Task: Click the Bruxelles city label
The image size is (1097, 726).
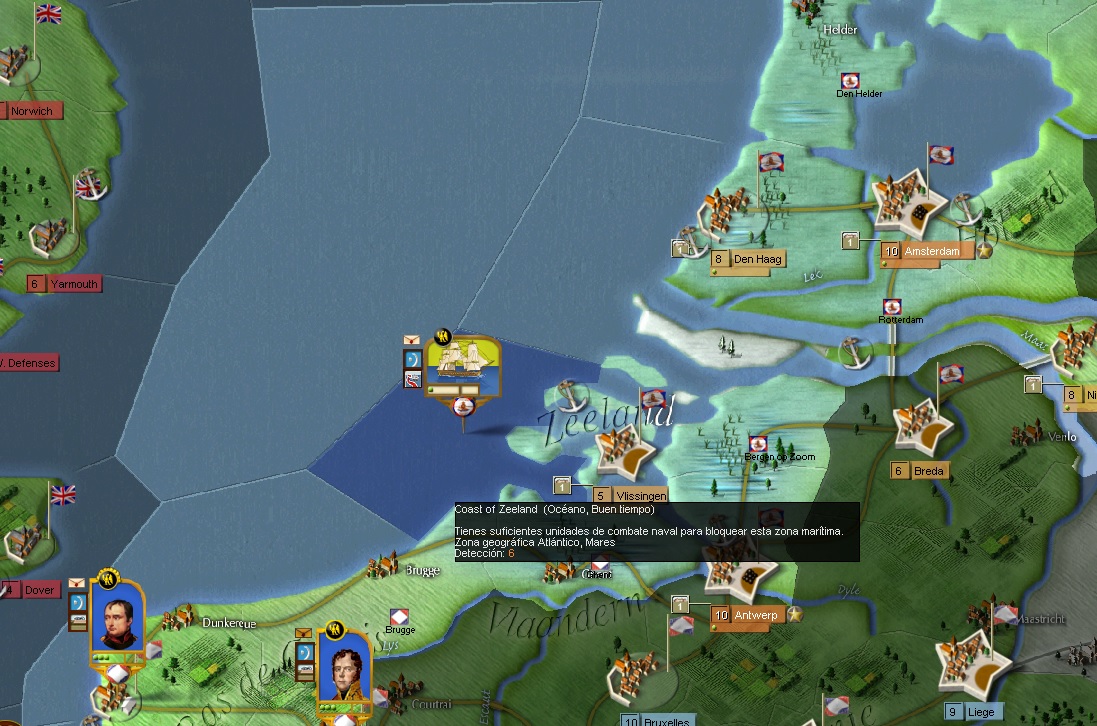Action: (x=666, y=720)
